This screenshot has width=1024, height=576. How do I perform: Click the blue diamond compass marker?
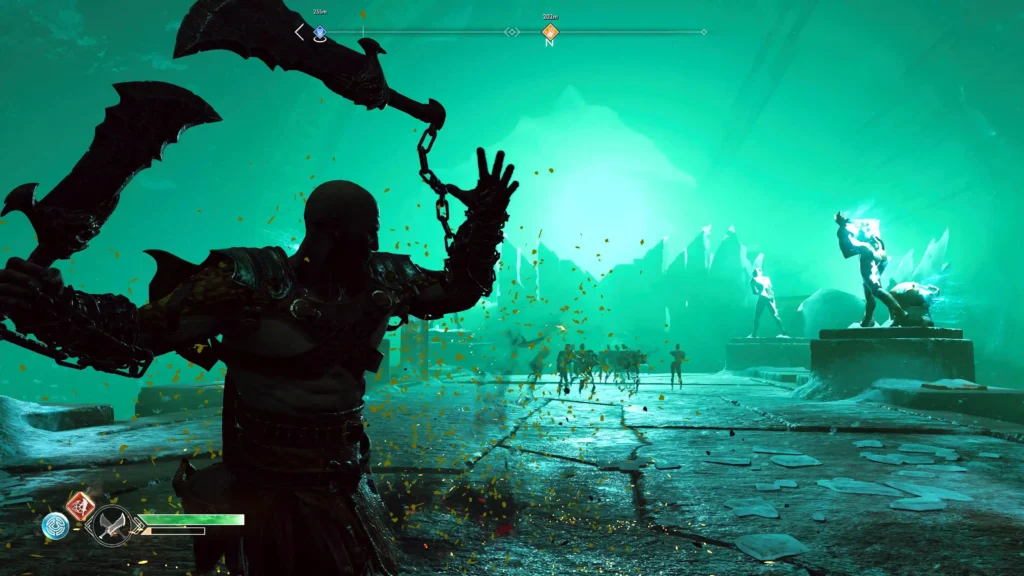(x=320, y=32)
